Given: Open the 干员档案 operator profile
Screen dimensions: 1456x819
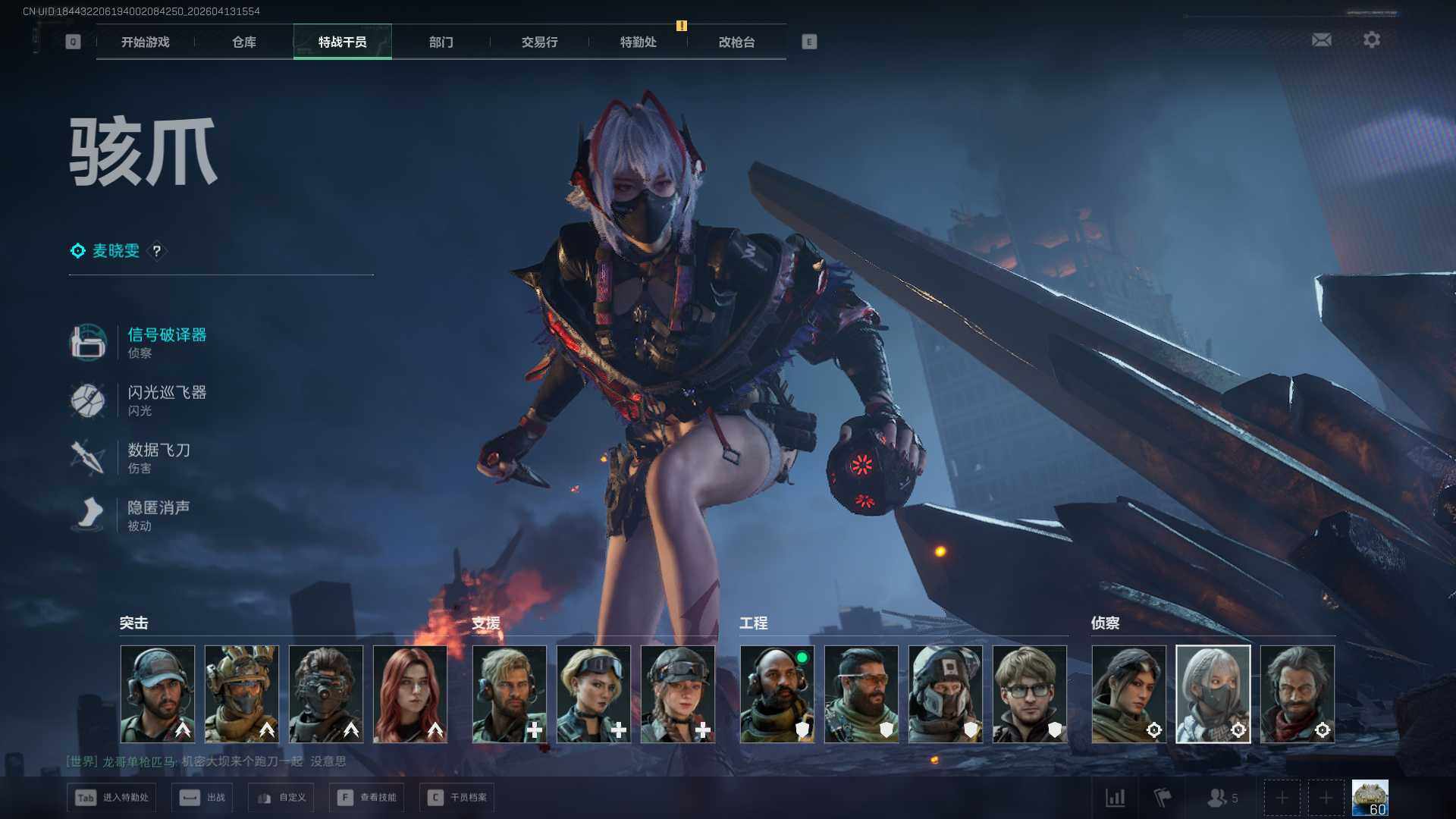Looking at the screenshot, I should coord(457,798).
